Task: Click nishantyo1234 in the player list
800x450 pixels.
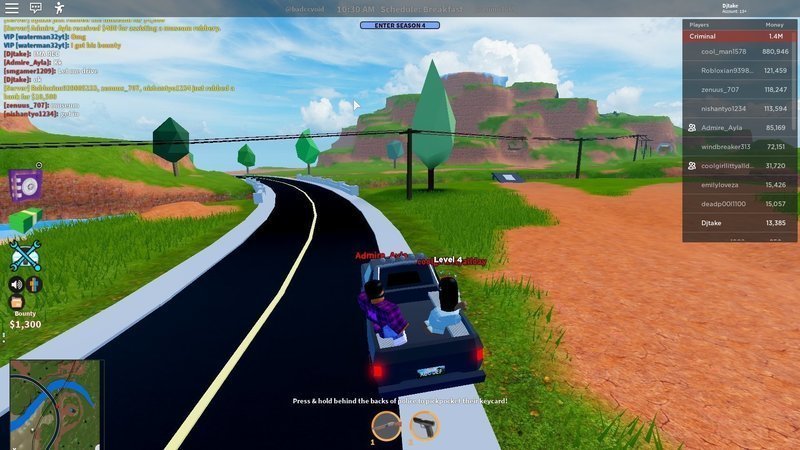Action: (x=739, y=108)
